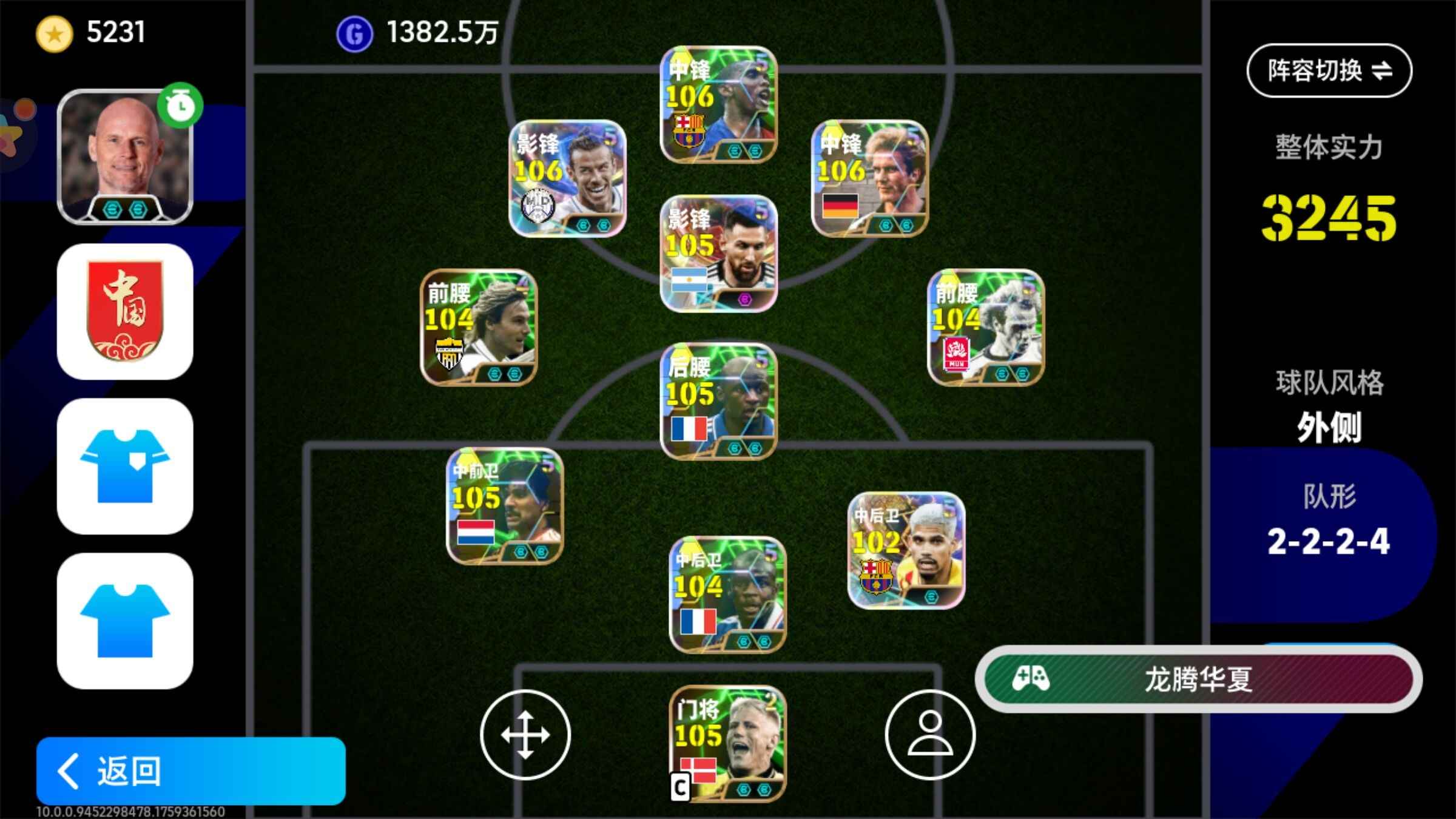Choose the smiling 影锋 106 player card
Screen dimensions: 1456x819
(567, 178)
